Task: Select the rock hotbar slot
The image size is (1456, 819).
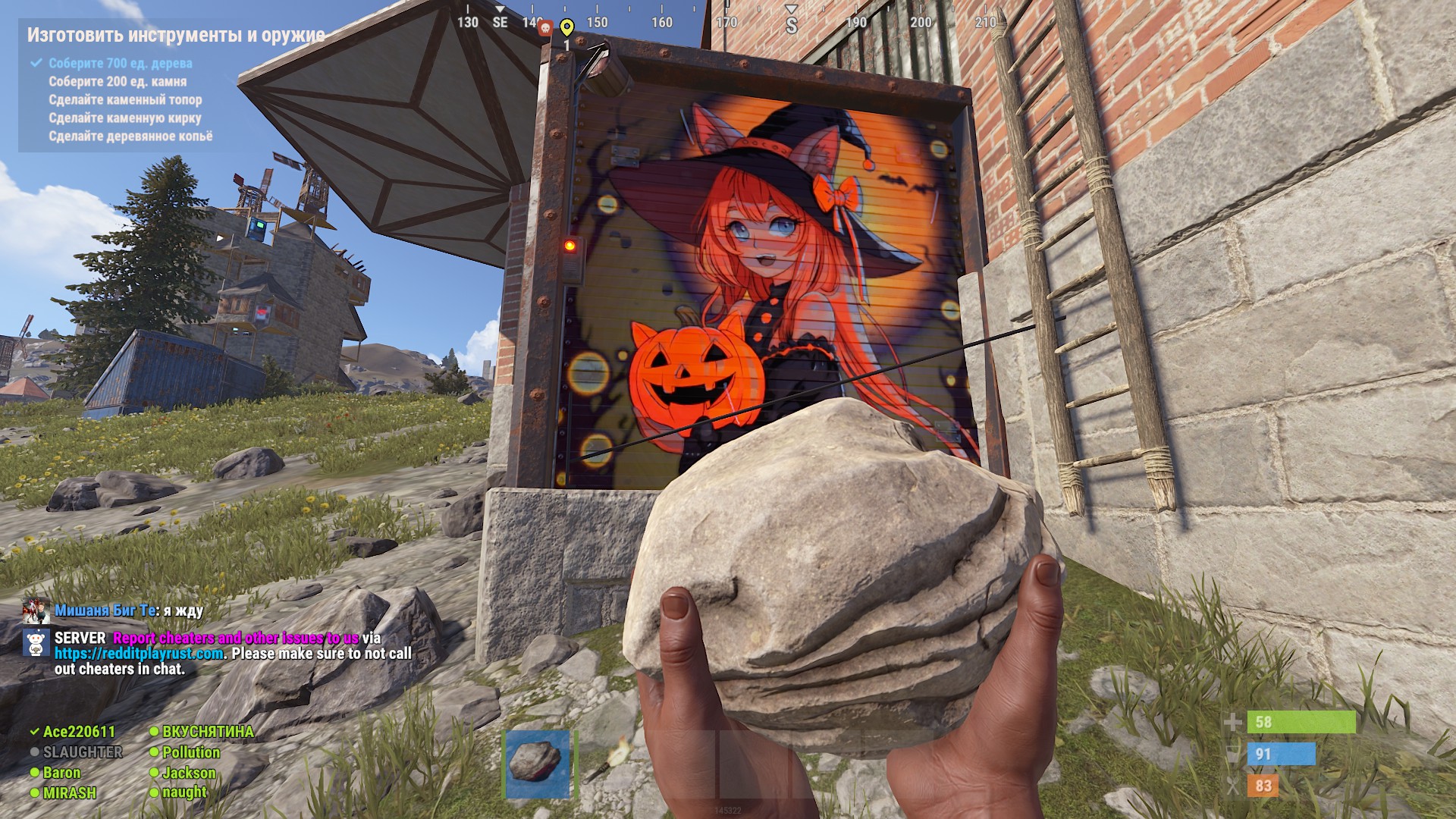Action: (537, 764)
